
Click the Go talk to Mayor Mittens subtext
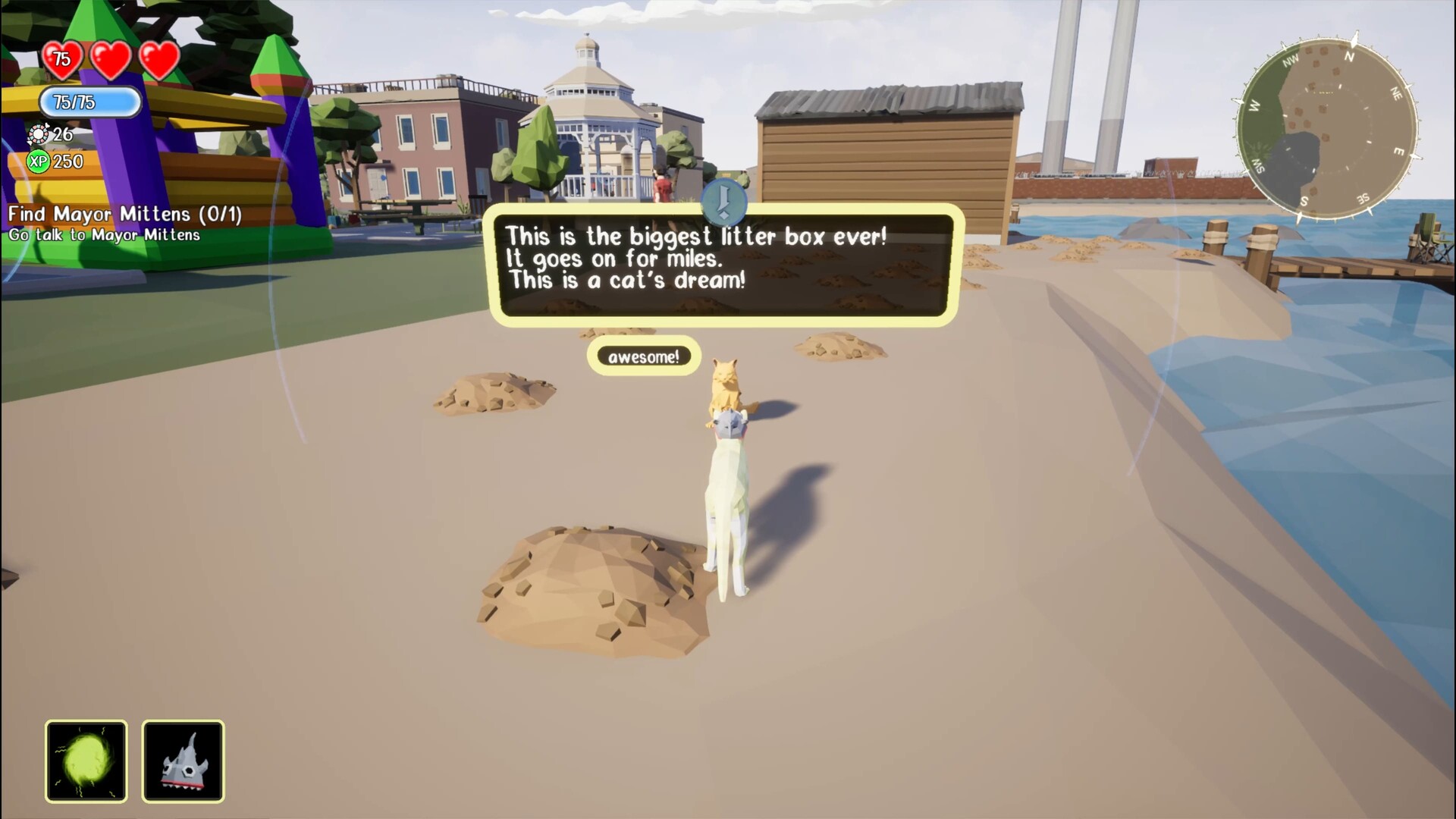point(104,236)
